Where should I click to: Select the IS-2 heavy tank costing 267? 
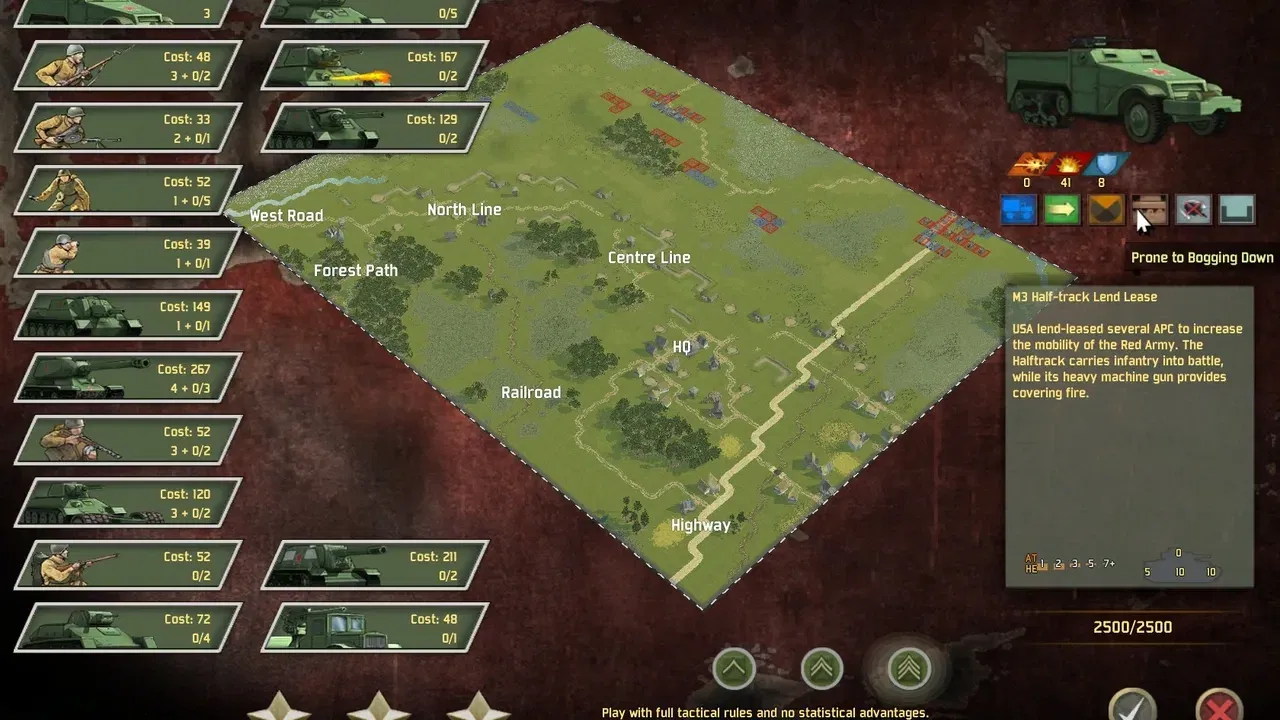pyautogui.click(x=125, y=378)
